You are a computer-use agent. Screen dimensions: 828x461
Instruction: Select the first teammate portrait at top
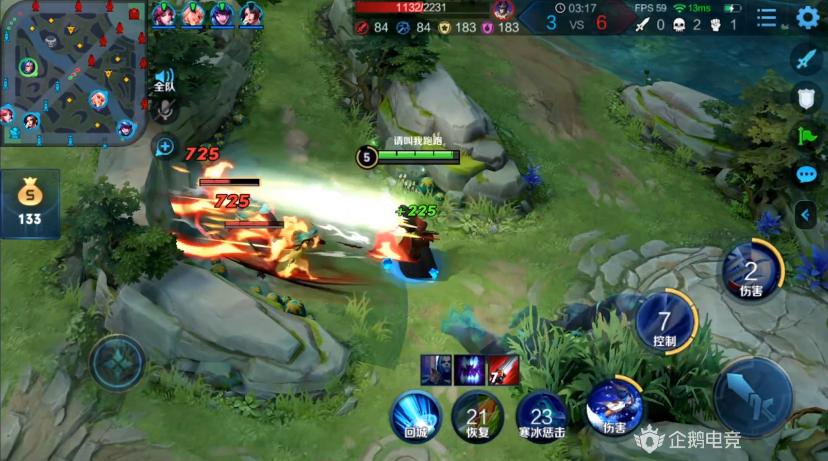[x=164, y=14]
